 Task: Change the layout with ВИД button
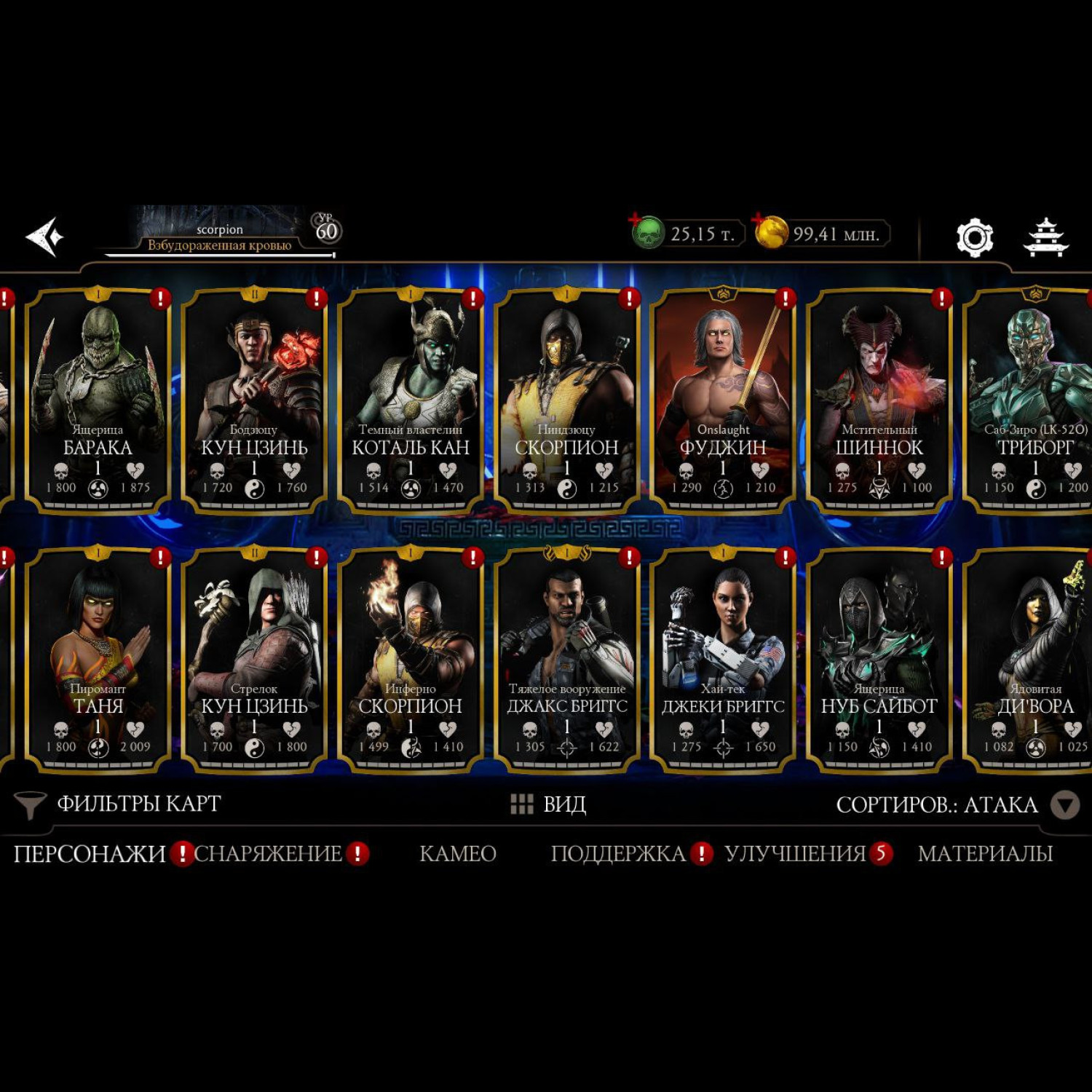tap(548, 804)
